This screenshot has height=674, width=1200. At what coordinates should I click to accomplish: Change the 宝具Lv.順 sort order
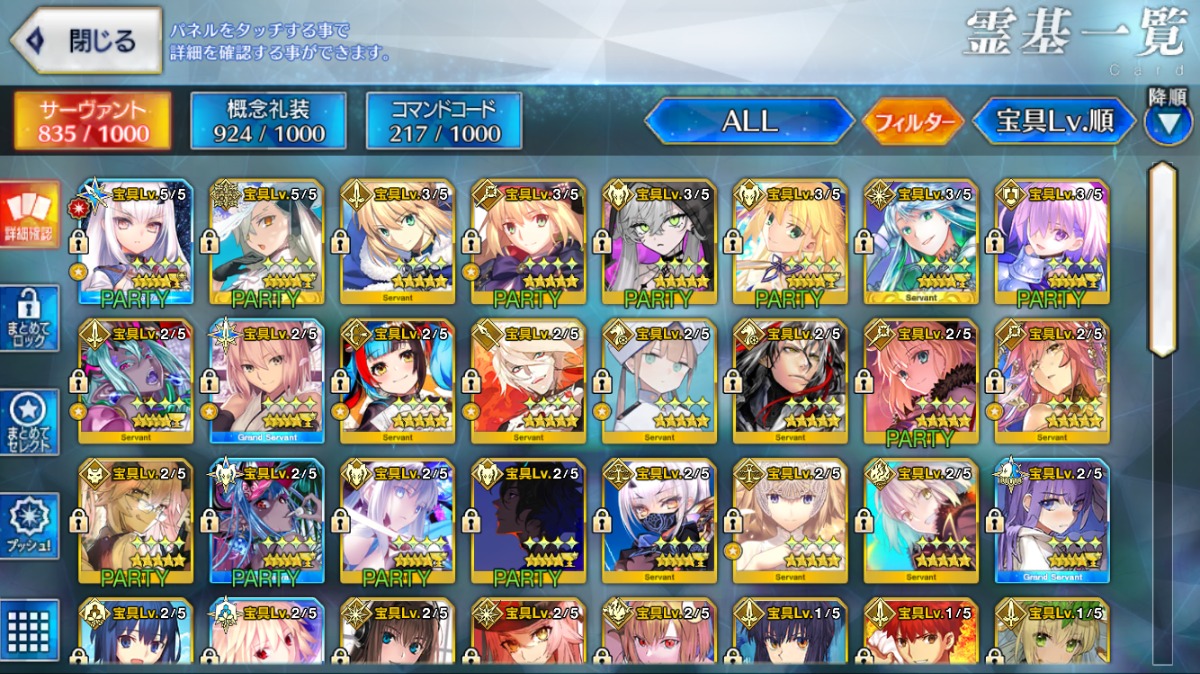[x=1054, y=122]
